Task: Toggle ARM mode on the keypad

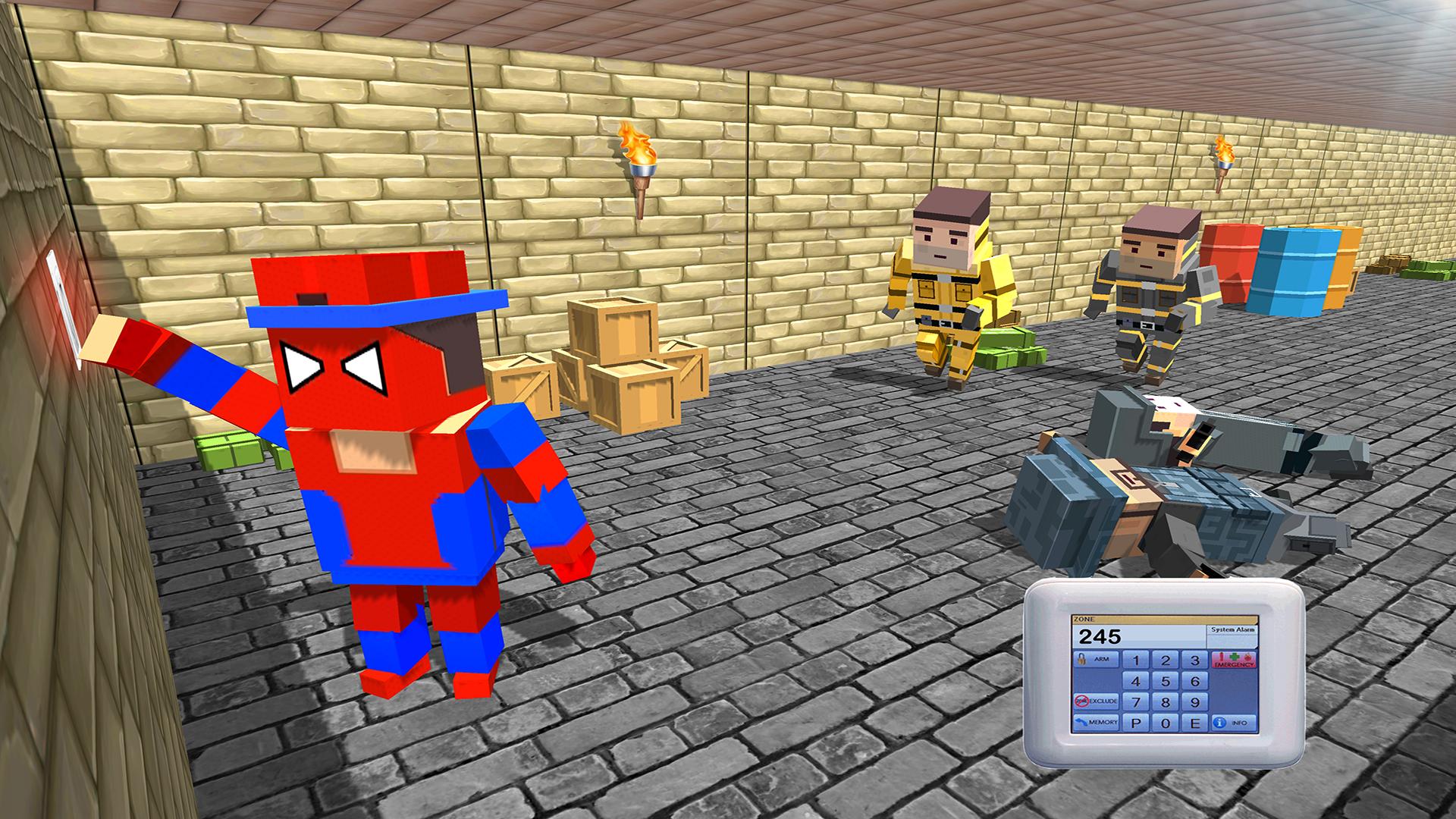Action: pyautogui.click(x=1097, y=659)
